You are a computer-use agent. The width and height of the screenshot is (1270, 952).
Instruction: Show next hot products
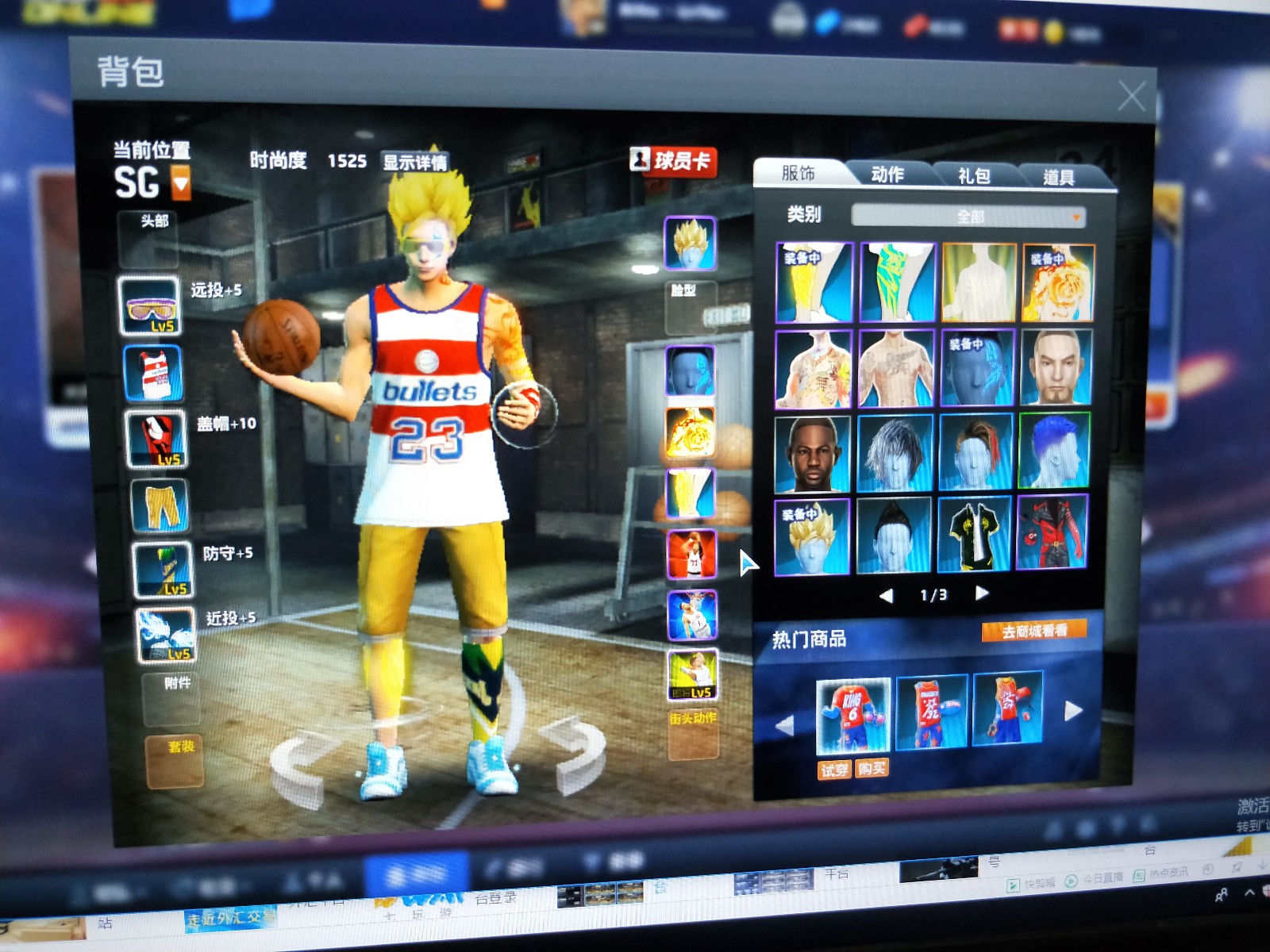point(1072,711)
